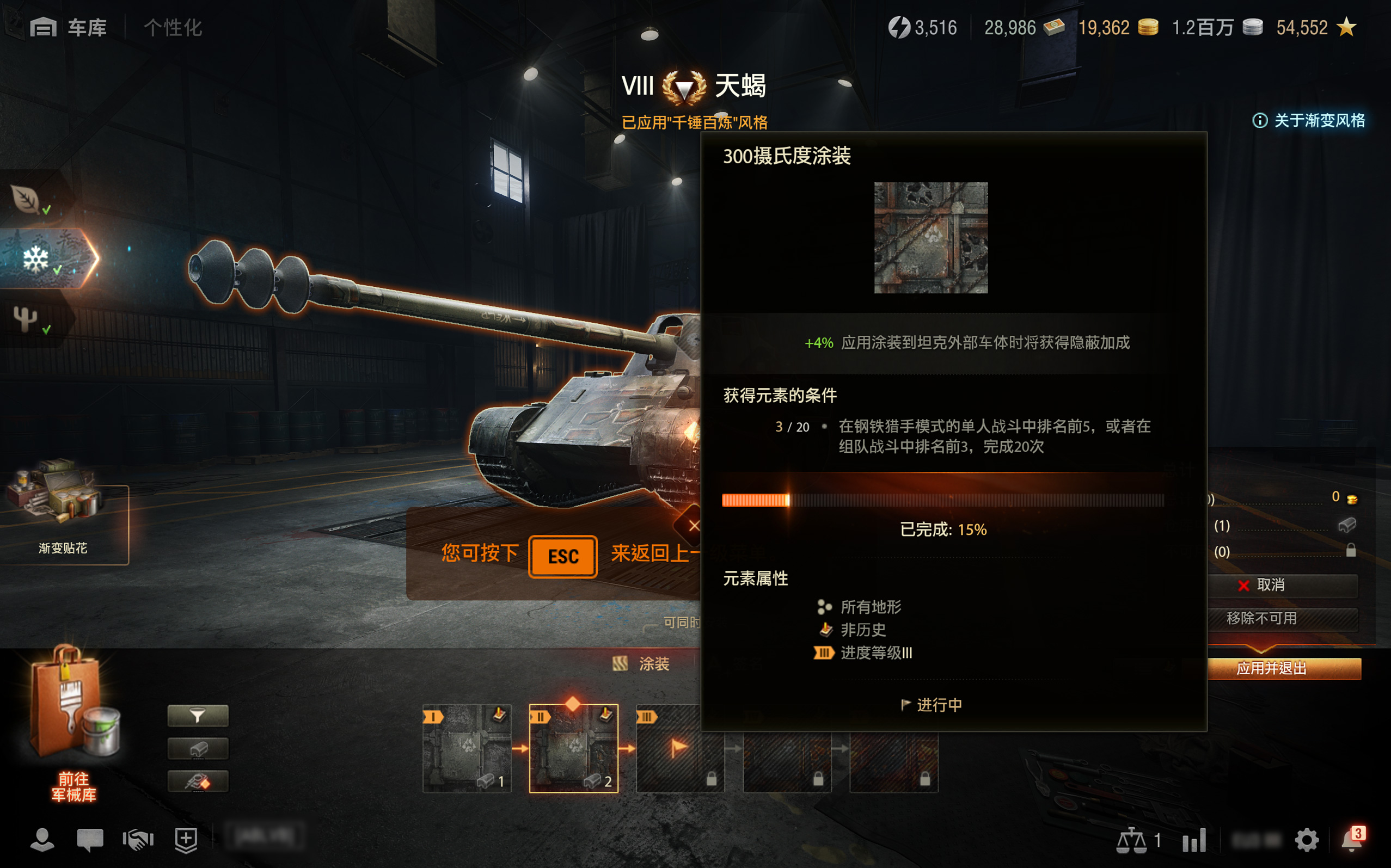Open the funnel filter button

pyautogui.click(x=198, y=716)
